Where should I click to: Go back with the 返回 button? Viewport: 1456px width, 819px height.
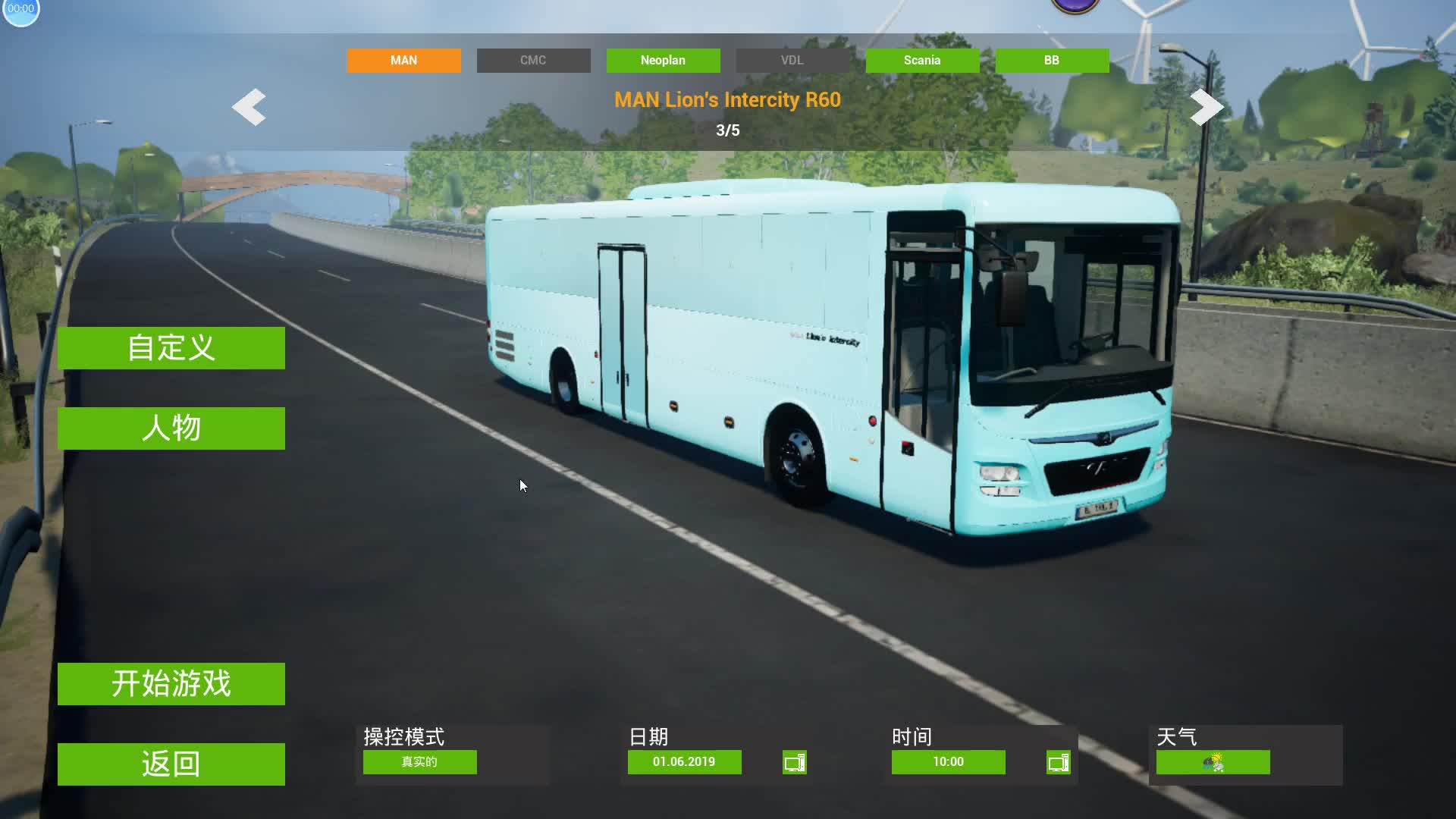point(171,764)
